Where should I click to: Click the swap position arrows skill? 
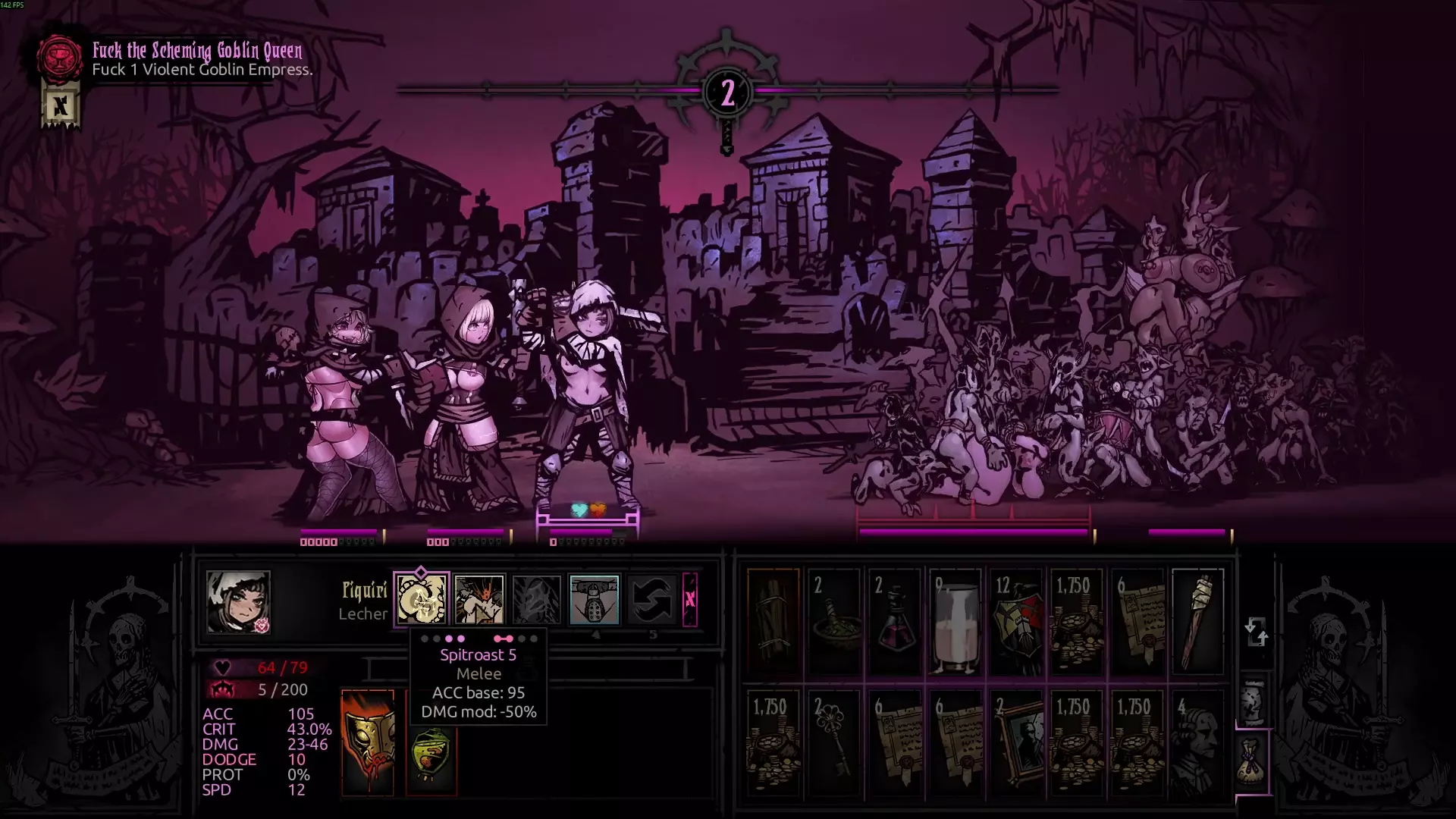coord(651,599)
